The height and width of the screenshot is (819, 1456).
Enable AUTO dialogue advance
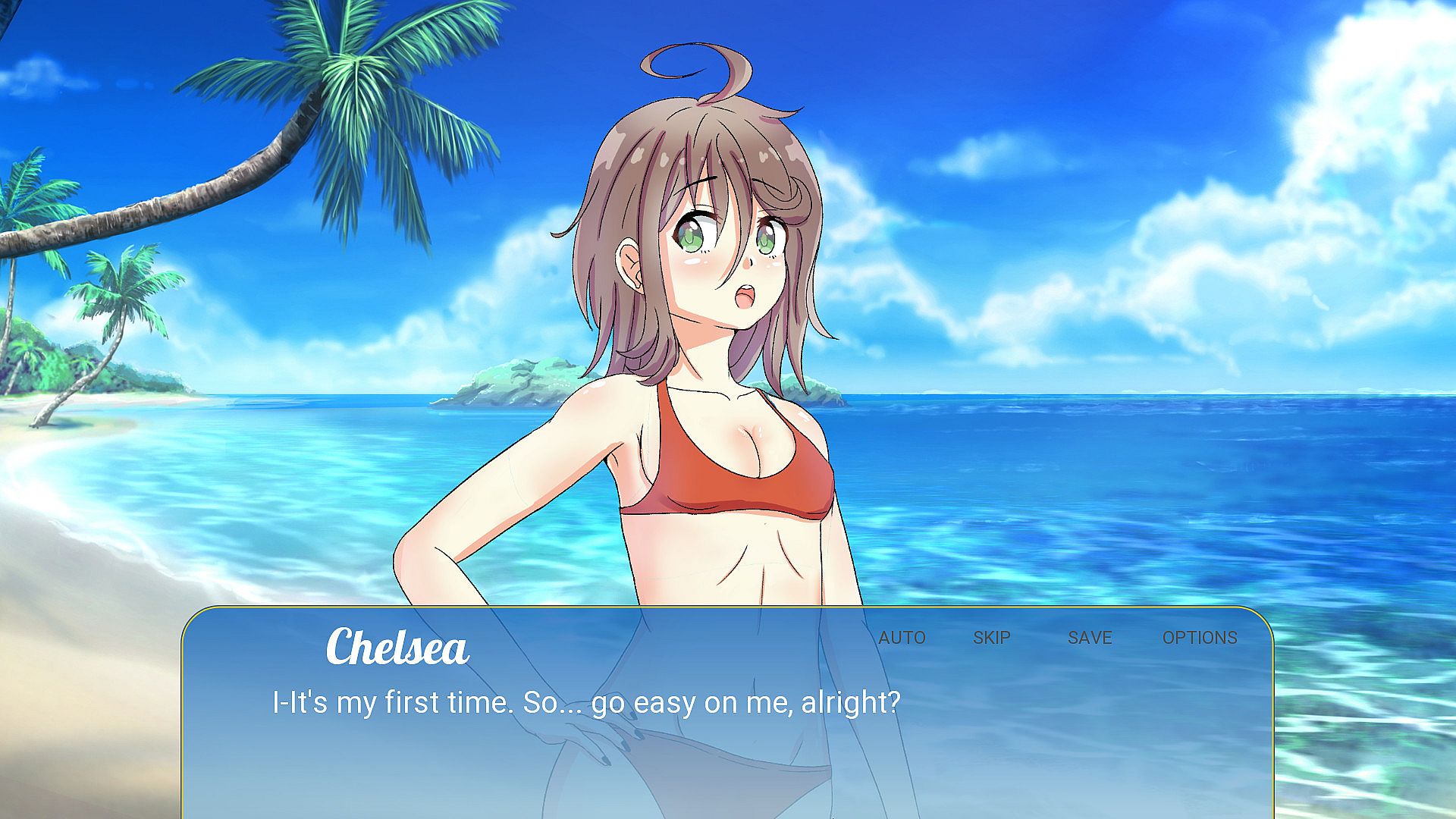click(x=902, y=638)
